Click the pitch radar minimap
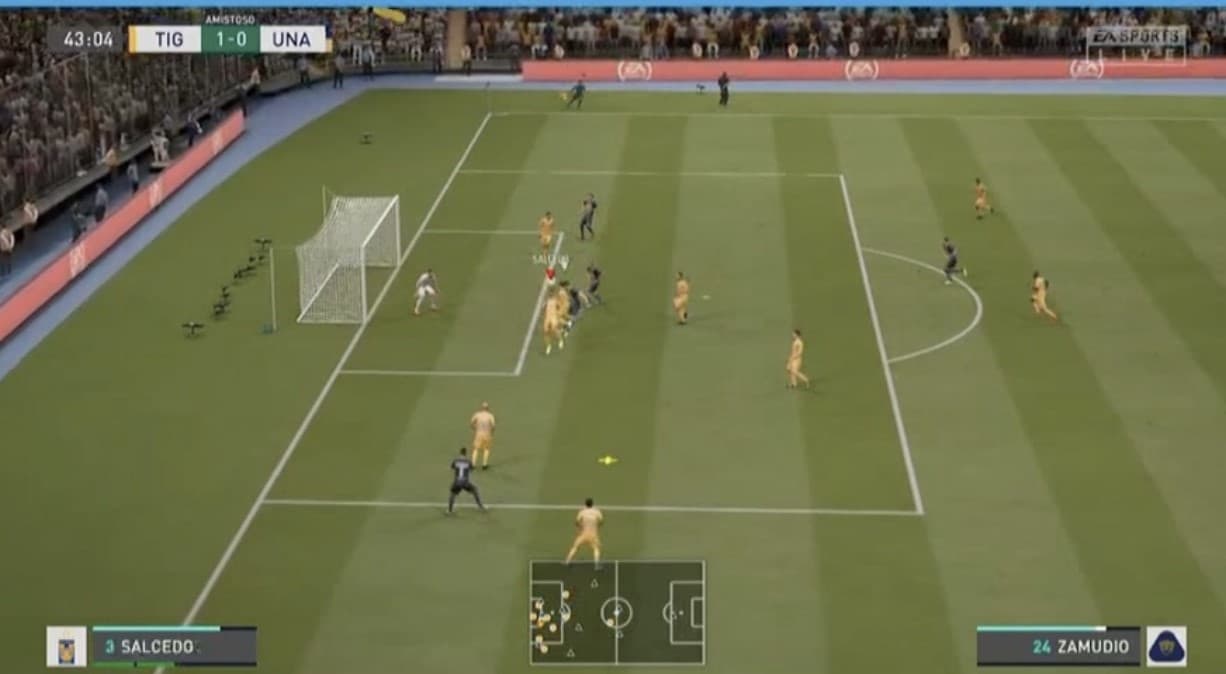 [617, 612]
